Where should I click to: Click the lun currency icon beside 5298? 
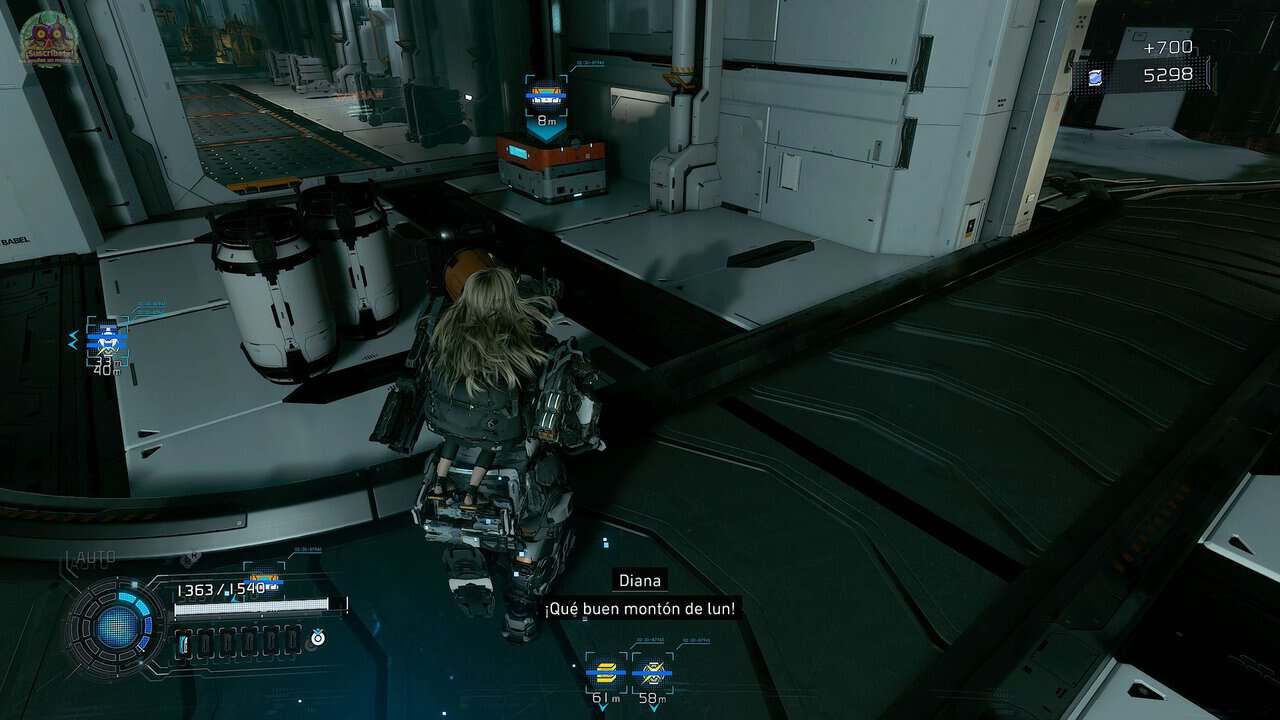pyautogui.click(x=1096, y=77)
